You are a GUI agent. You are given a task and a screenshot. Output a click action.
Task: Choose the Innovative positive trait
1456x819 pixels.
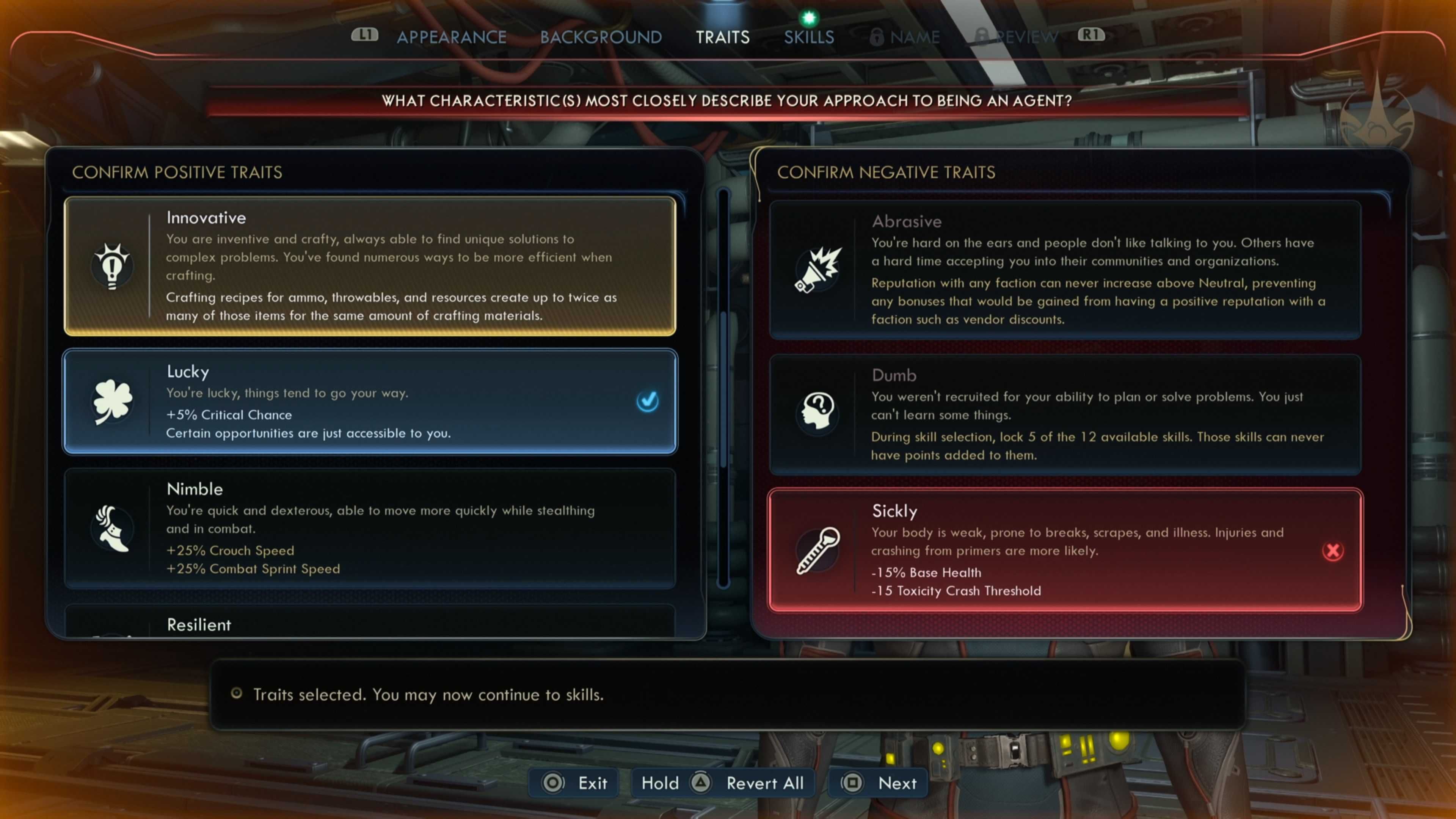click(370, 266)
